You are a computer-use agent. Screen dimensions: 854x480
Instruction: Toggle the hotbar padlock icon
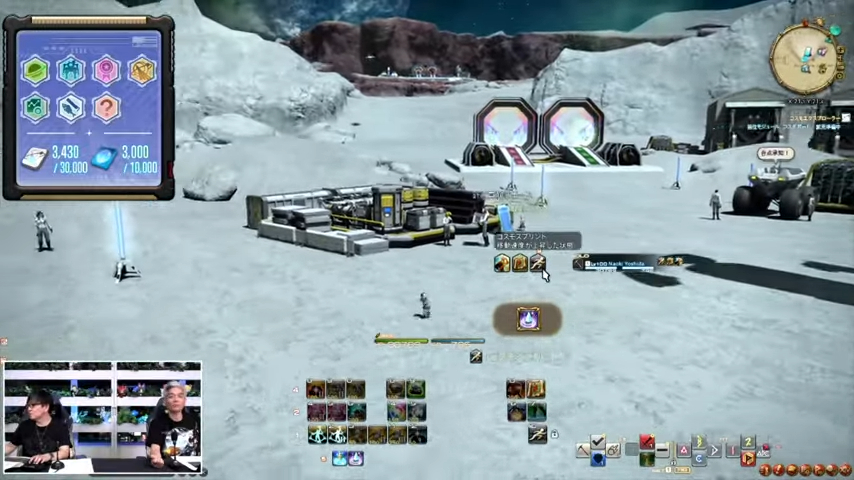pyautogui.click(x=554, y=435)
